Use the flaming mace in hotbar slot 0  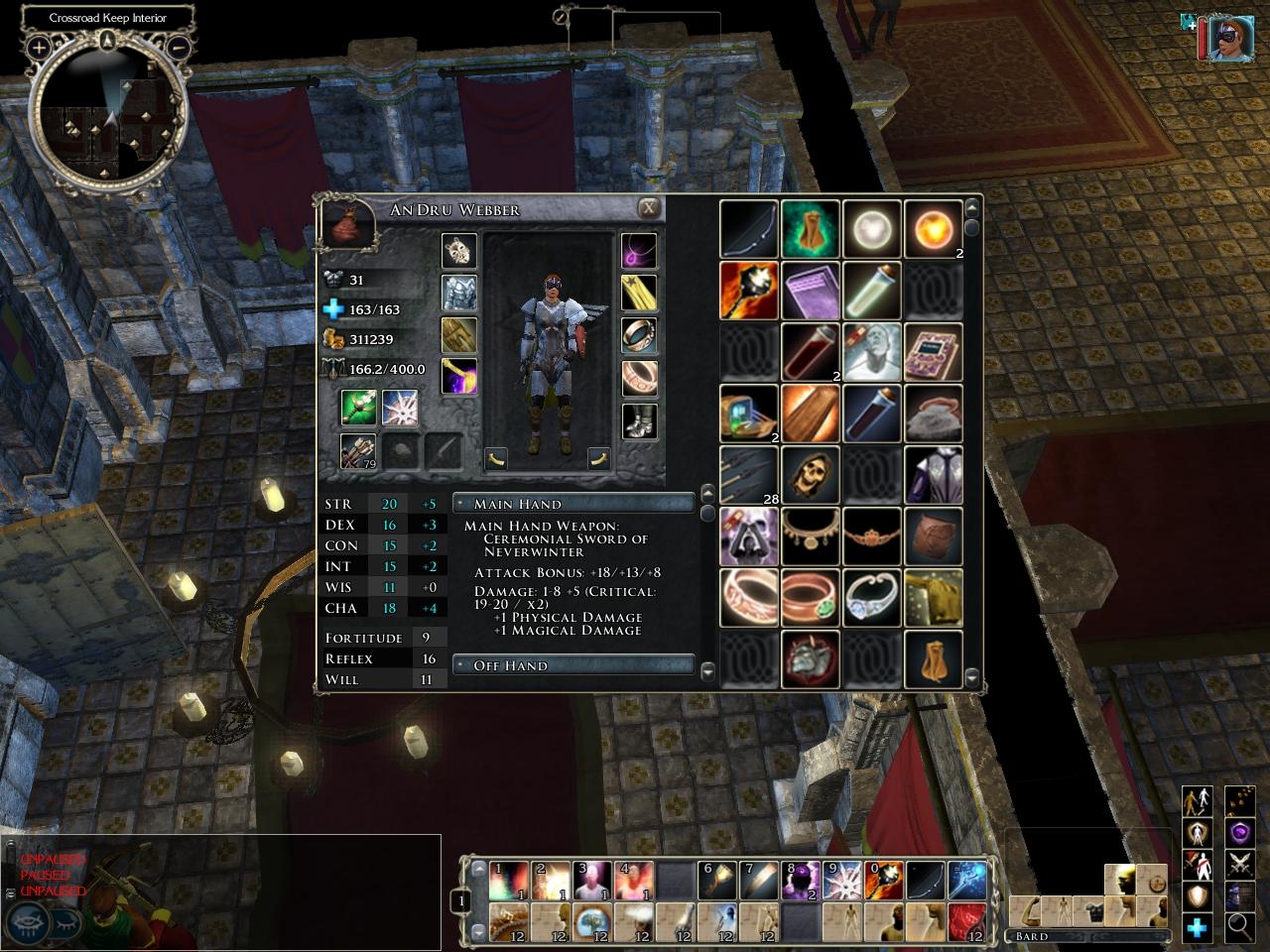pos(885,880)
